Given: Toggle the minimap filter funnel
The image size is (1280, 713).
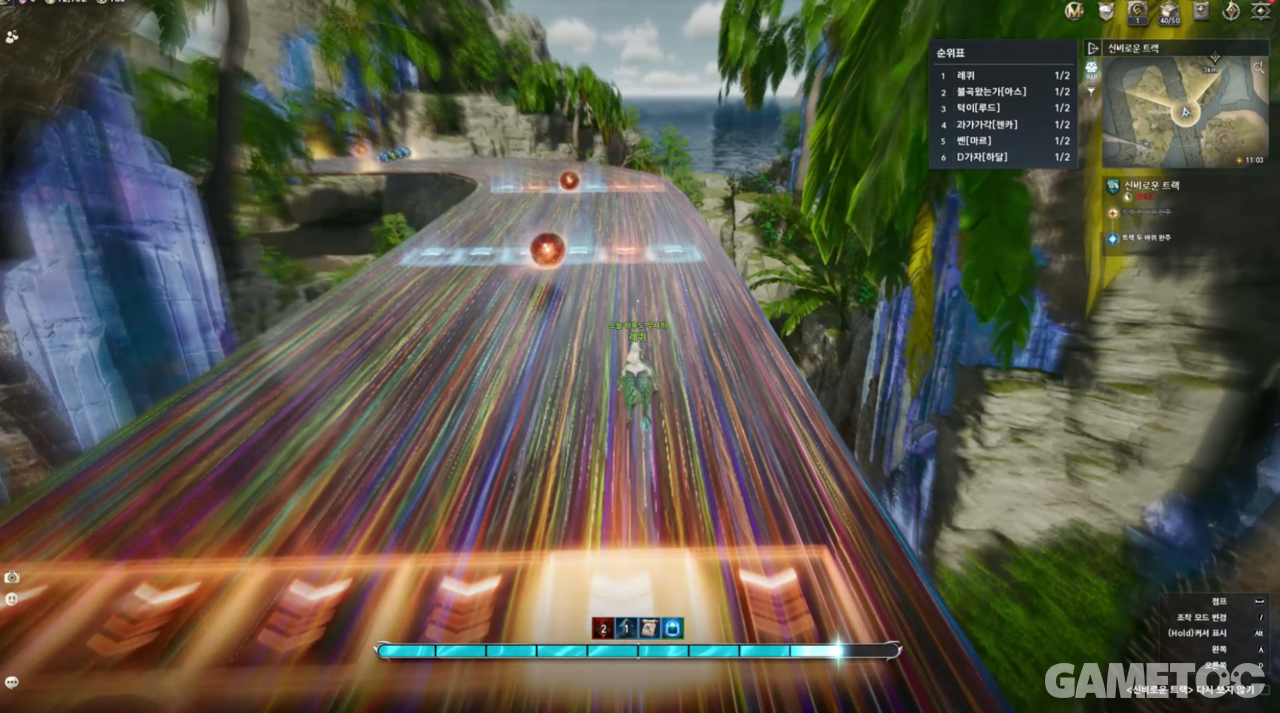Looking at the screenshot, I should pyautogui.click(x=1092, y=91).
